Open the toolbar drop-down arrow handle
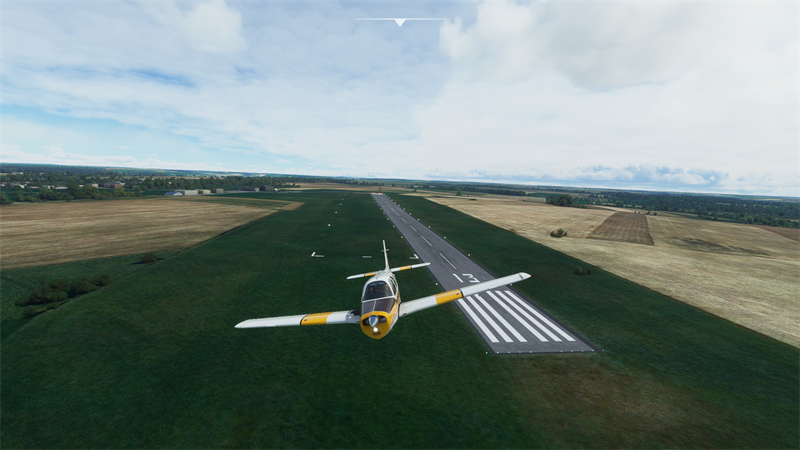 [399, 21]
